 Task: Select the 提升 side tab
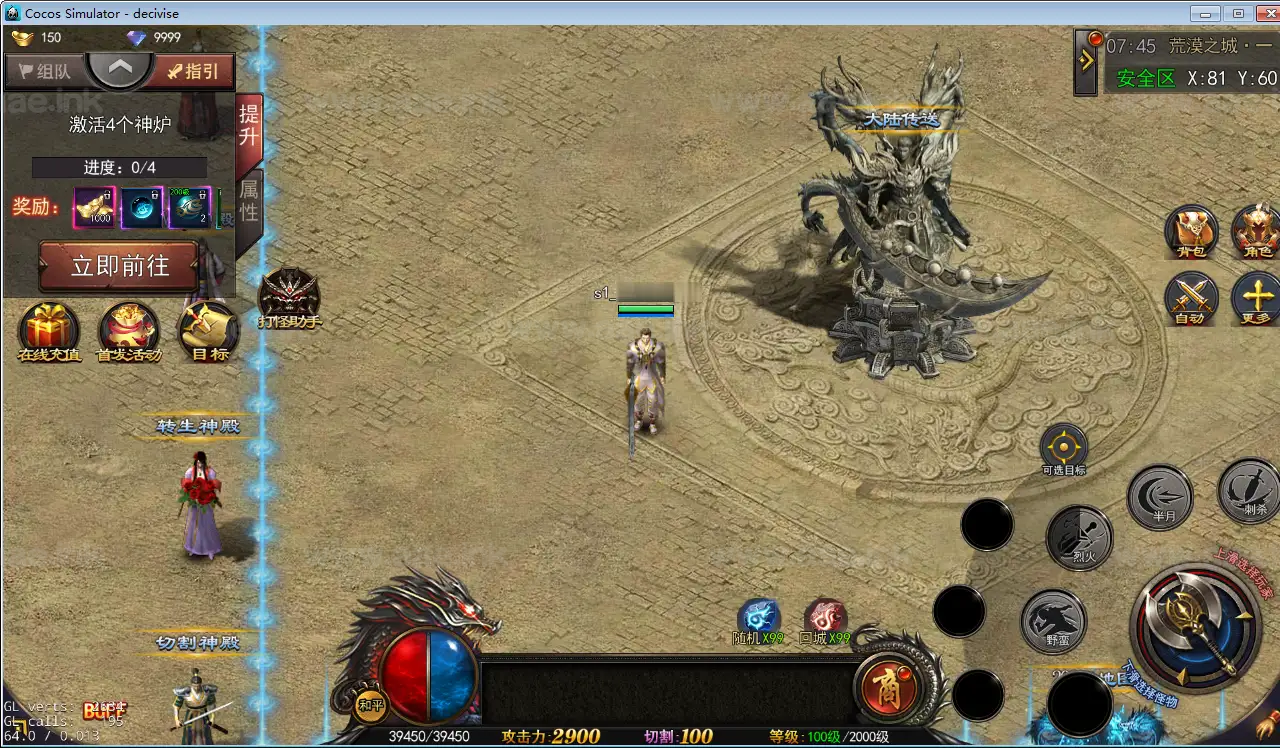249,126
